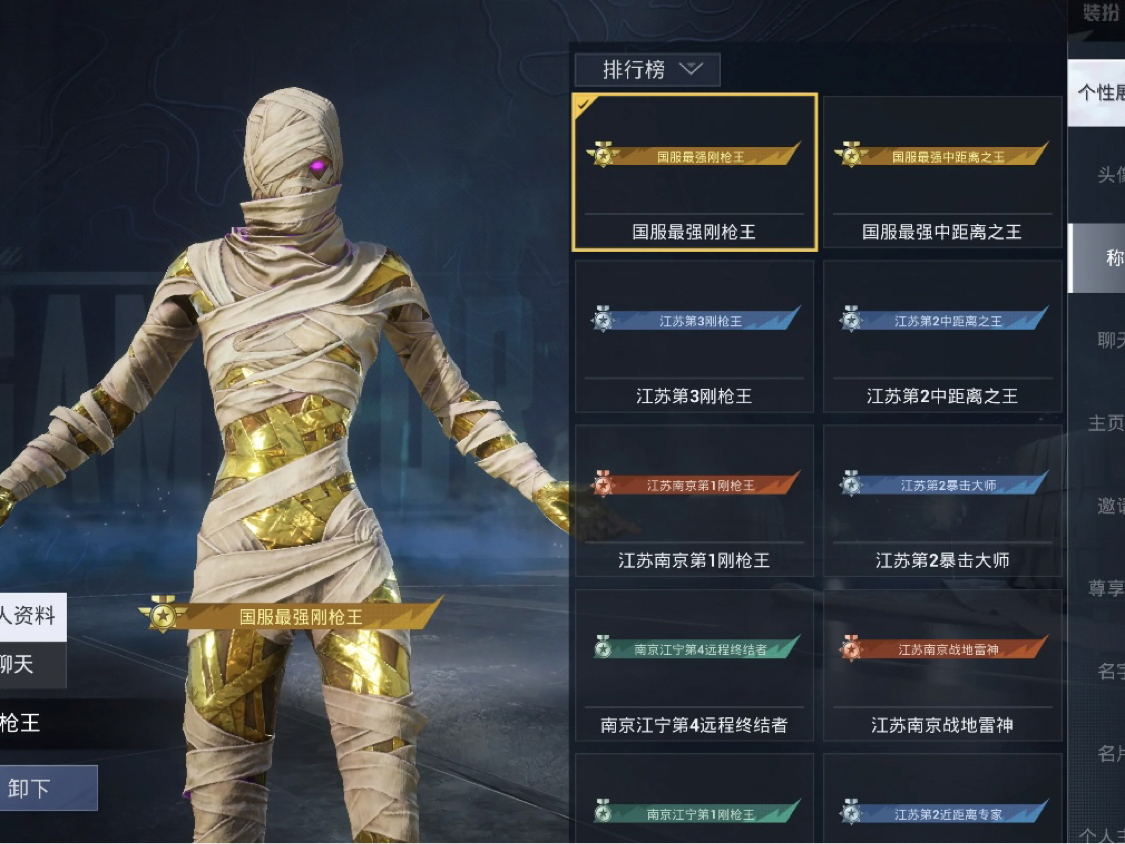Choose the 江苏南京战地雷神 title card
This screenshot has height=844, width=1125.
pyautogui.click(x=942, y=665)
